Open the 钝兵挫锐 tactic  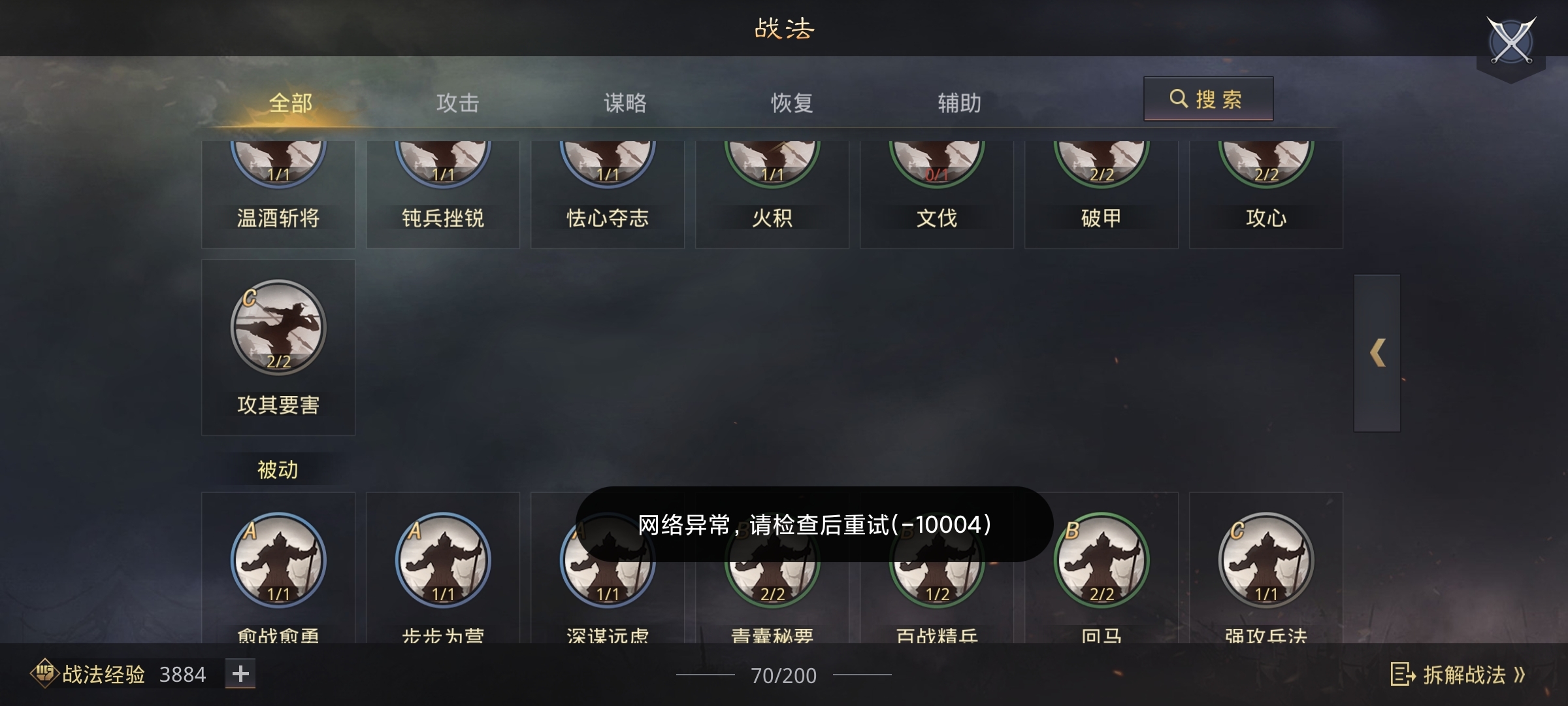(x=443, y=163)
